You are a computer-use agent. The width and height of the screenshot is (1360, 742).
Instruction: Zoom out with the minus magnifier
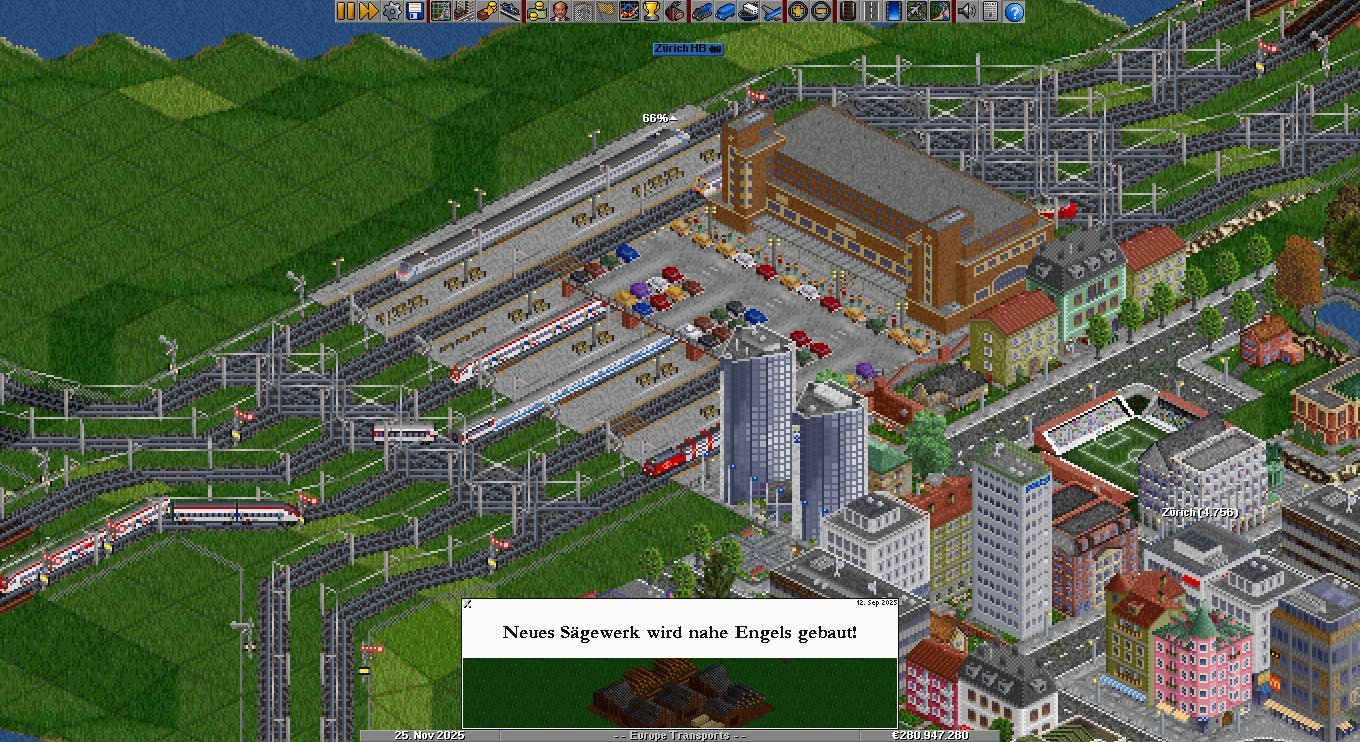[820, 11]
